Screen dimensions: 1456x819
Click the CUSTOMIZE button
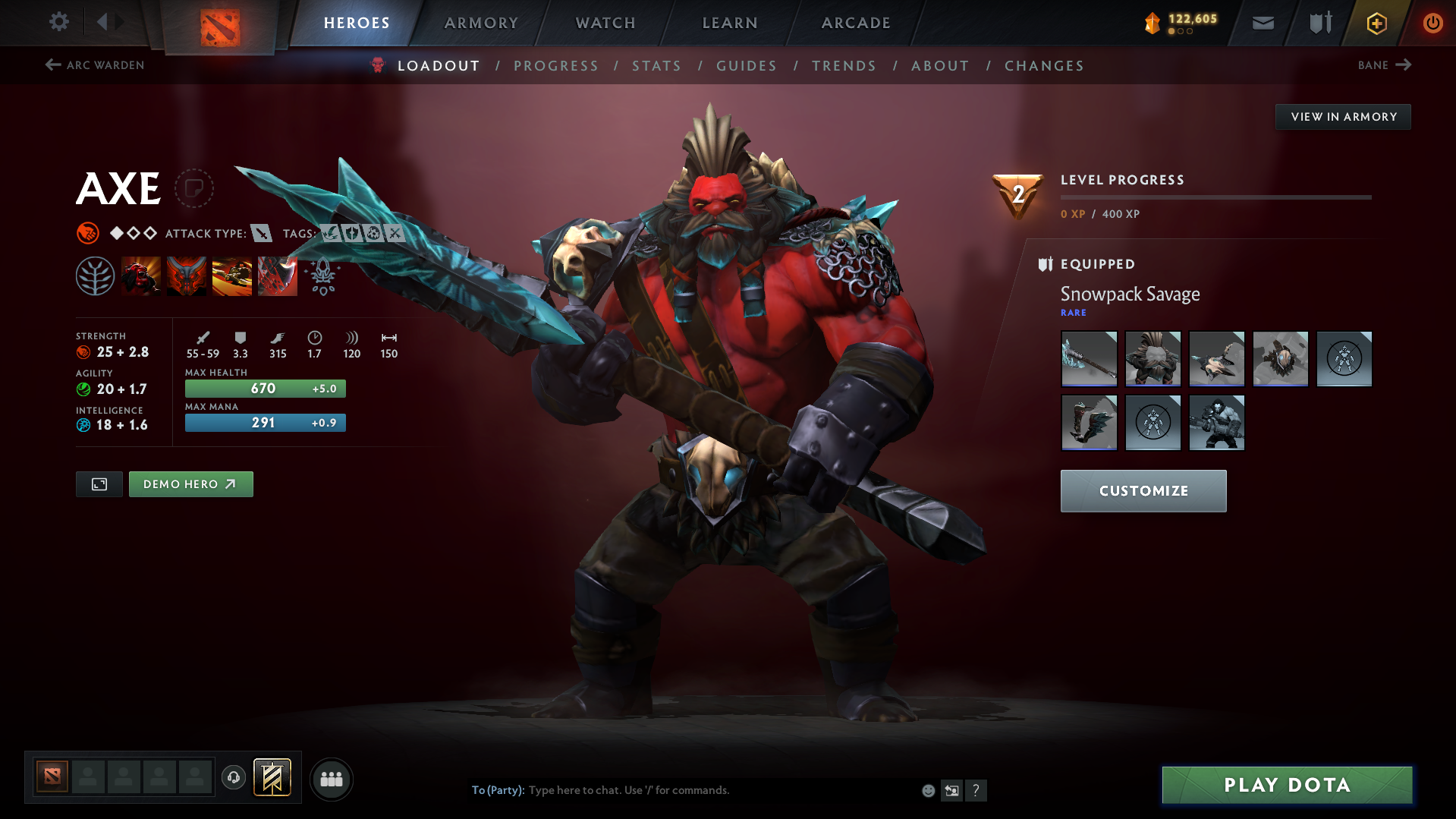click(1143, 490)
